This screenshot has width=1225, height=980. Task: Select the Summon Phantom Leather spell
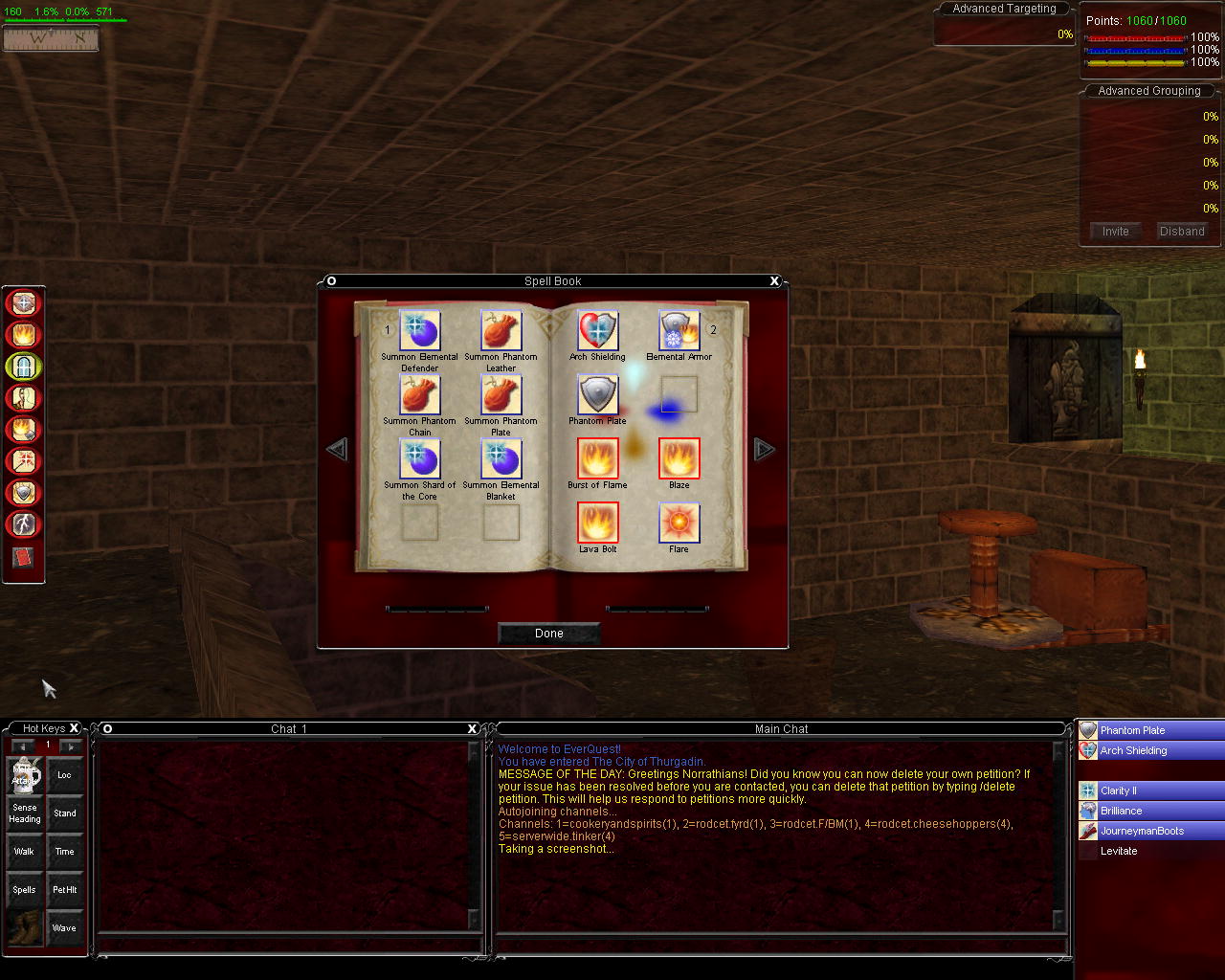click(501, 331)
